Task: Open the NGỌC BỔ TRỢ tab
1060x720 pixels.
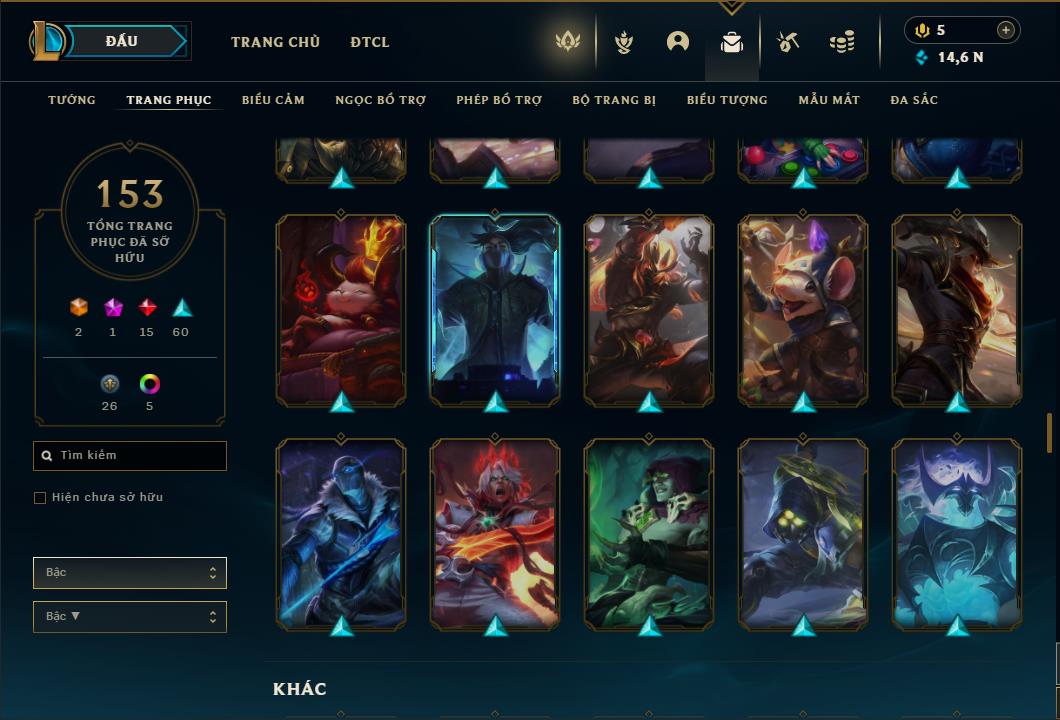Action: click(x=380, y=100)
